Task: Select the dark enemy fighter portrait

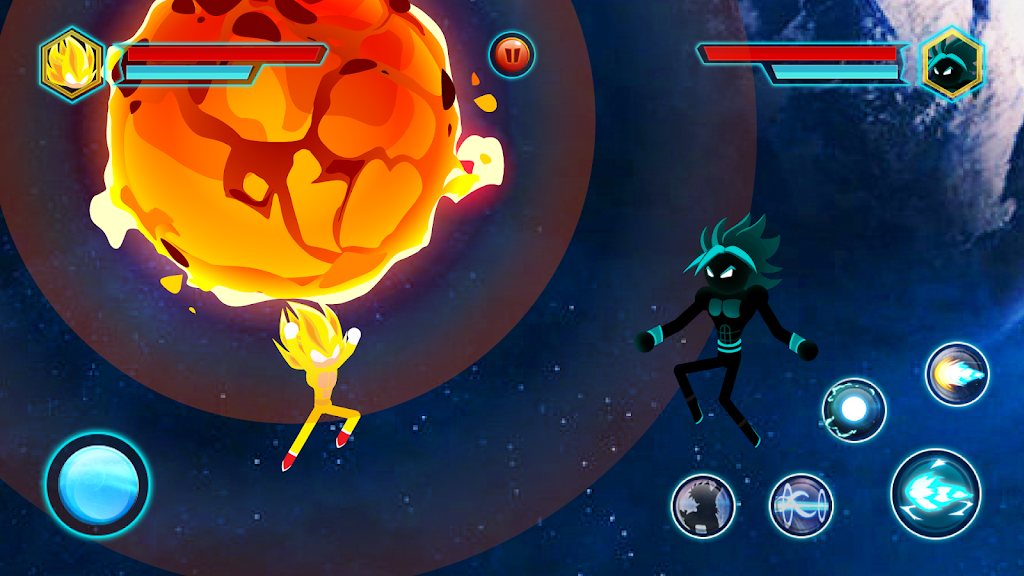Action: point(951,63)
